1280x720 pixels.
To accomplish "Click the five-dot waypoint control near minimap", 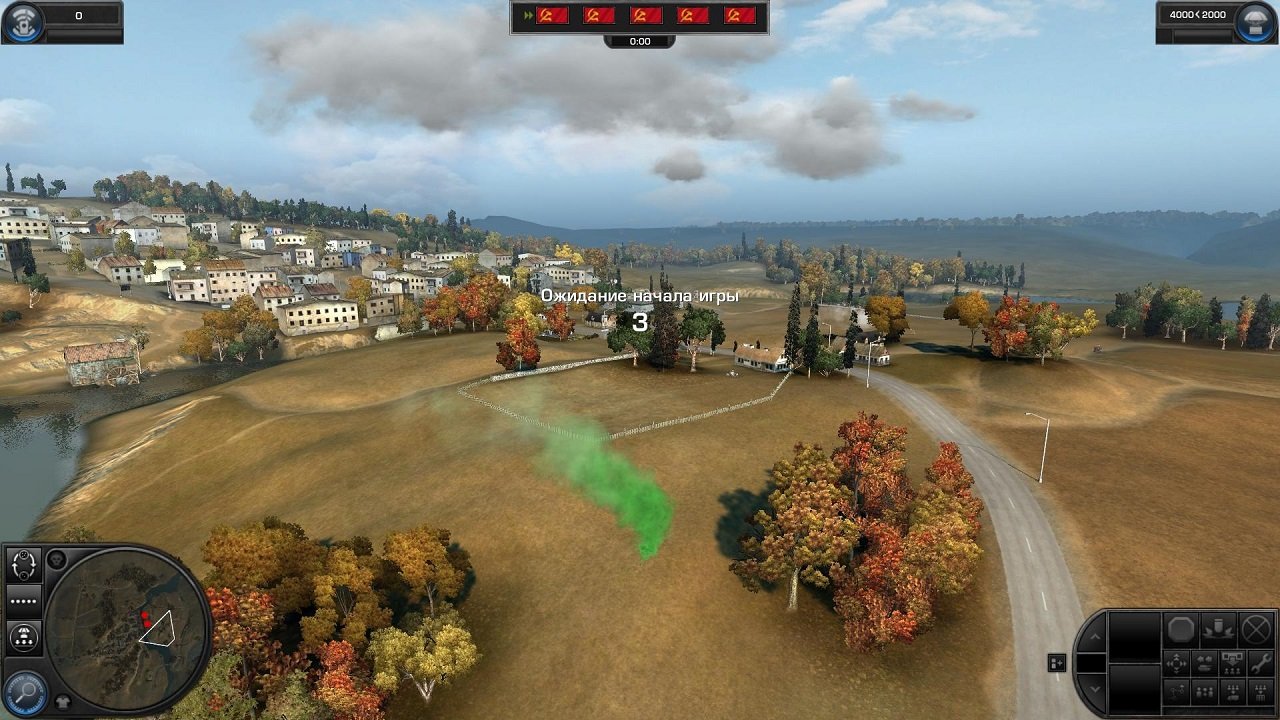I will coord(24,600).
